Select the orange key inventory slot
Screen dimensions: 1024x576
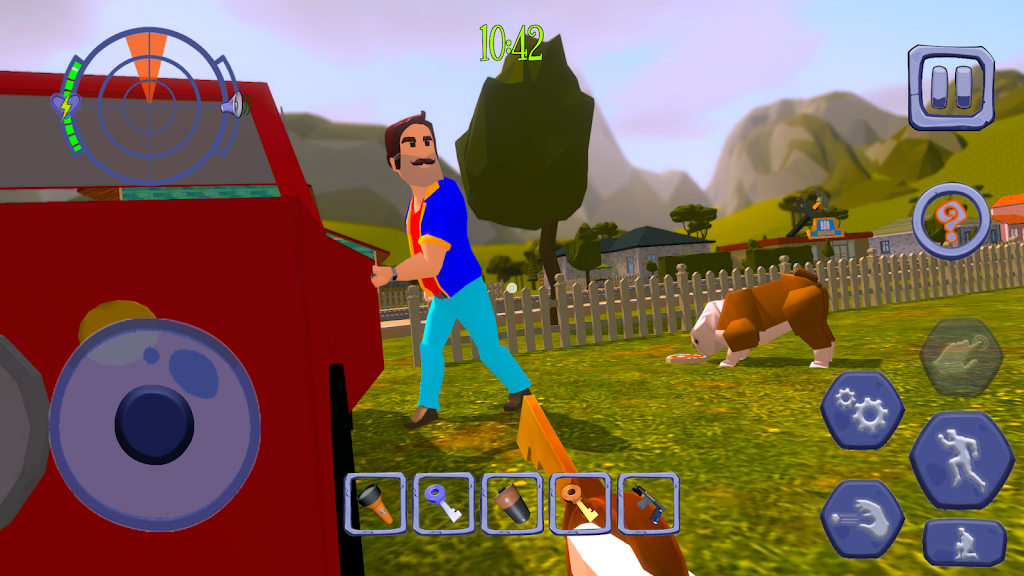[580, 503]
